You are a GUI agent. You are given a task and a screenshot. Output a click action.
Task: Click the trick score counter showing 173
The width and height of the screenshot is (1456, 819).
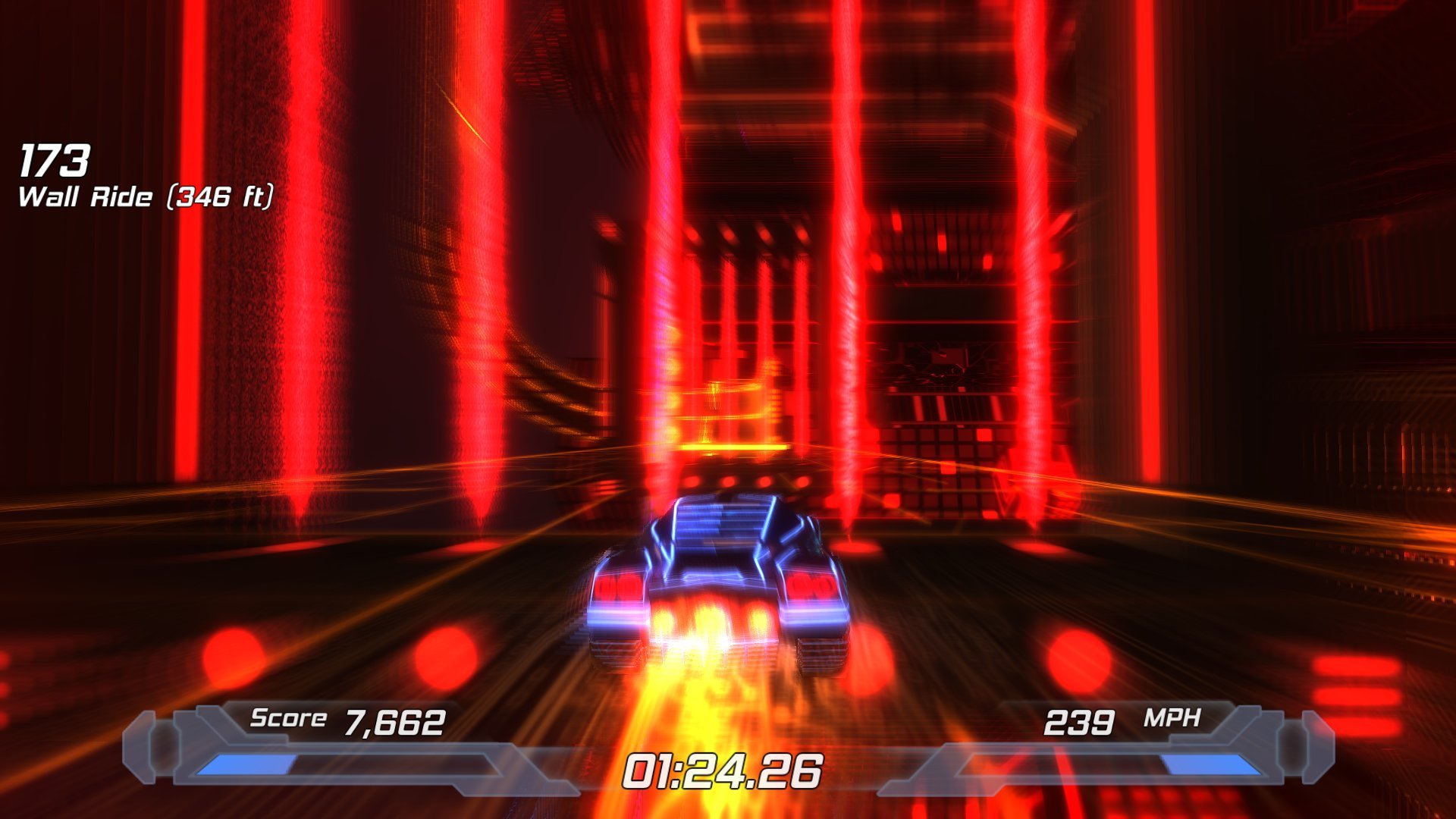coord(57,159)
